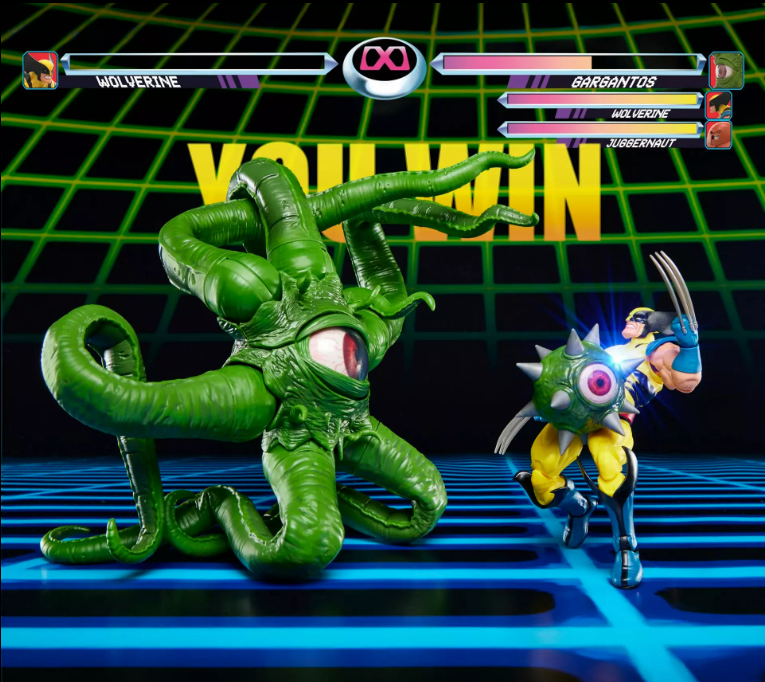The width and height of the screenshot is (765, 682).
Task: Select the Gargantos opponent portrait
Action: [726, 70]
